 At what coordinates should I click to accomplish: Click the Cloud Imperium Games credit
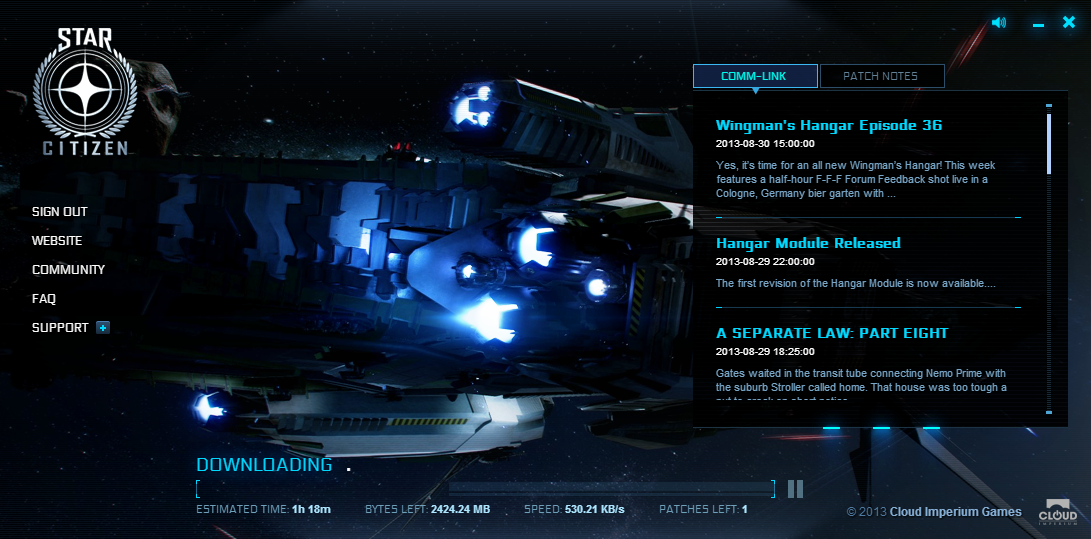click(955, 512)
